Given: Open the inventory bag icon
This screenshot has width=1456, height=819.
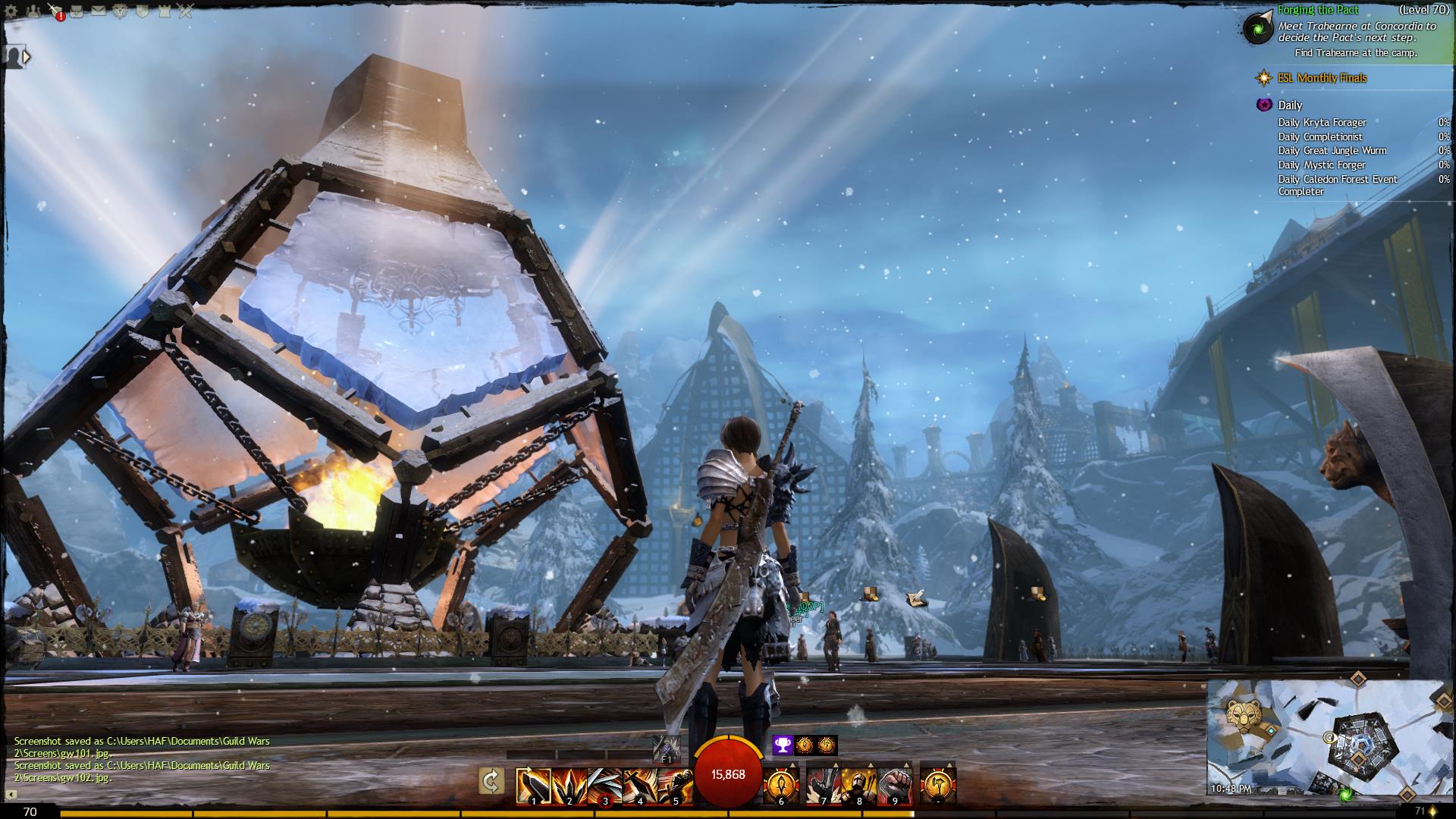Looking at the screenshot, I should click(77, 11).
